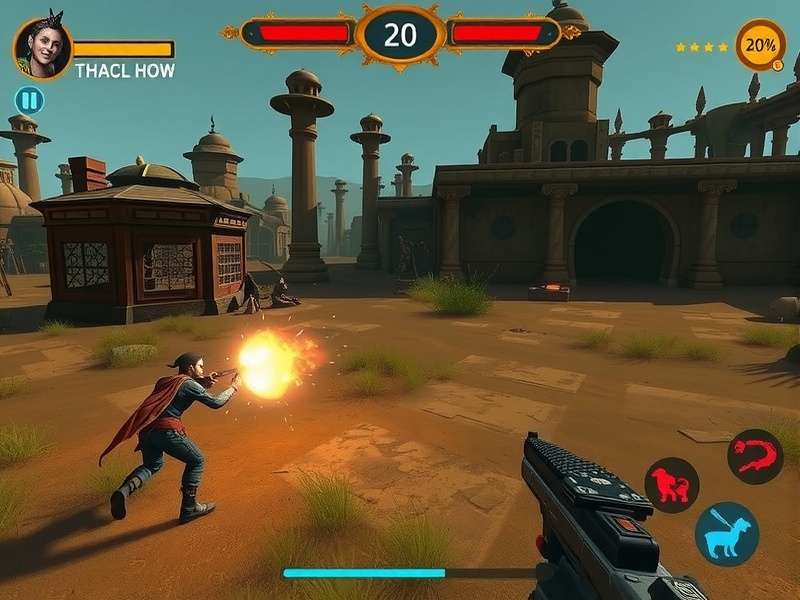This screenshot has height=600, width=800.
Task: Use the red scorpion ability
Action: (x=755, y=457)
